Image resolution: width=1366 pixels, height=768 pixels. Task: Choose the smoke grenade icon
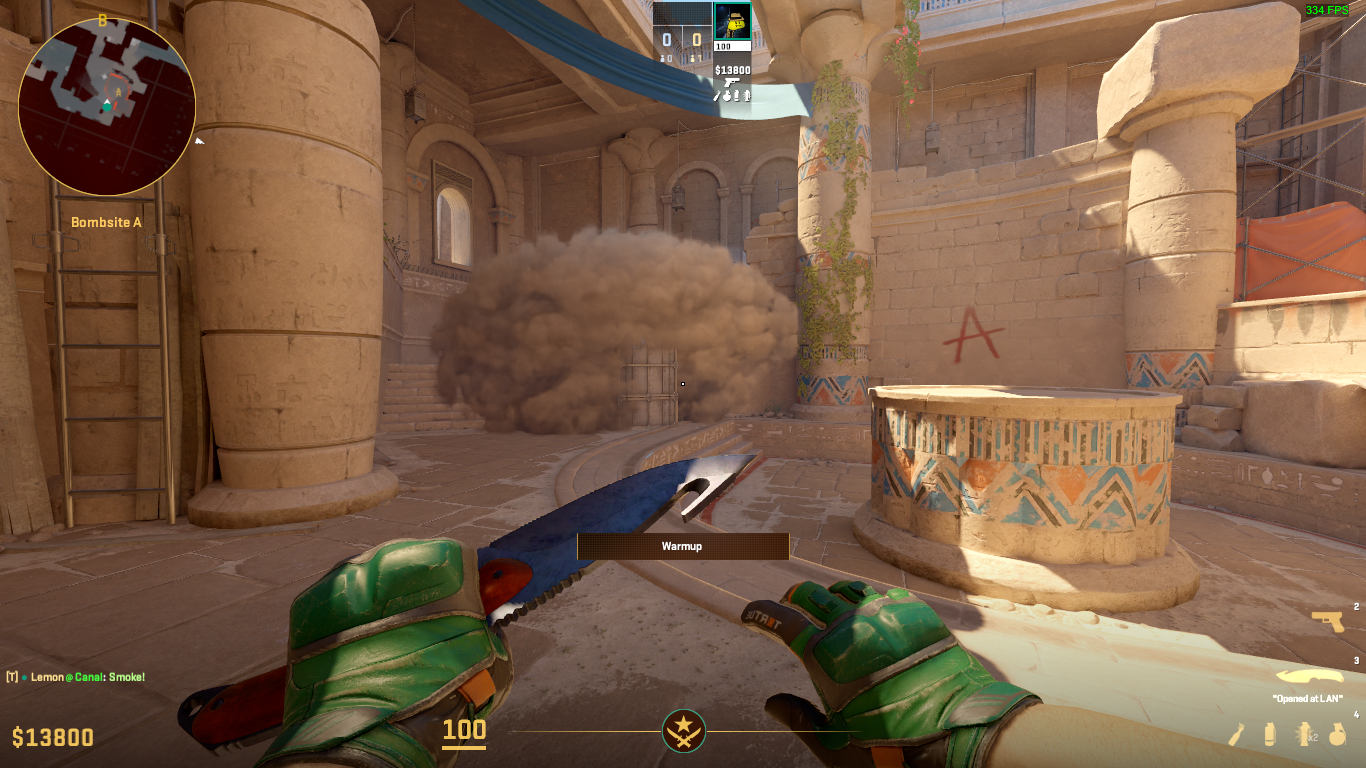[1270, 734]
